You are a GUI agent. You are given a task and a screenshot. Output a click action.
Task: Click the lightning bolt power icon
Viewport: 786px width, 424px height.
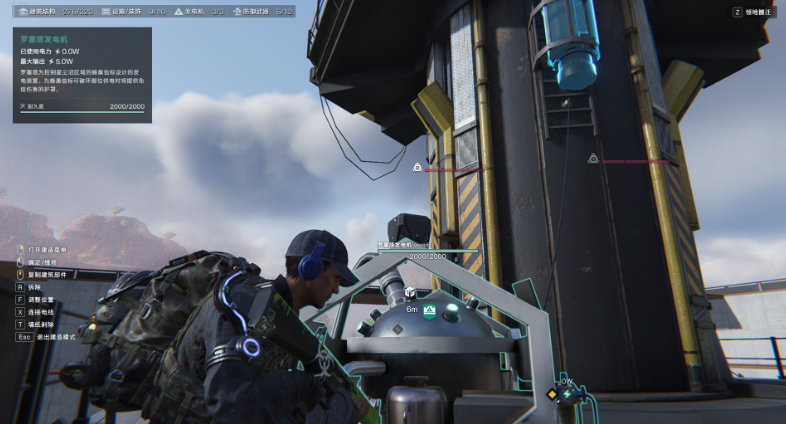(568, 396)
